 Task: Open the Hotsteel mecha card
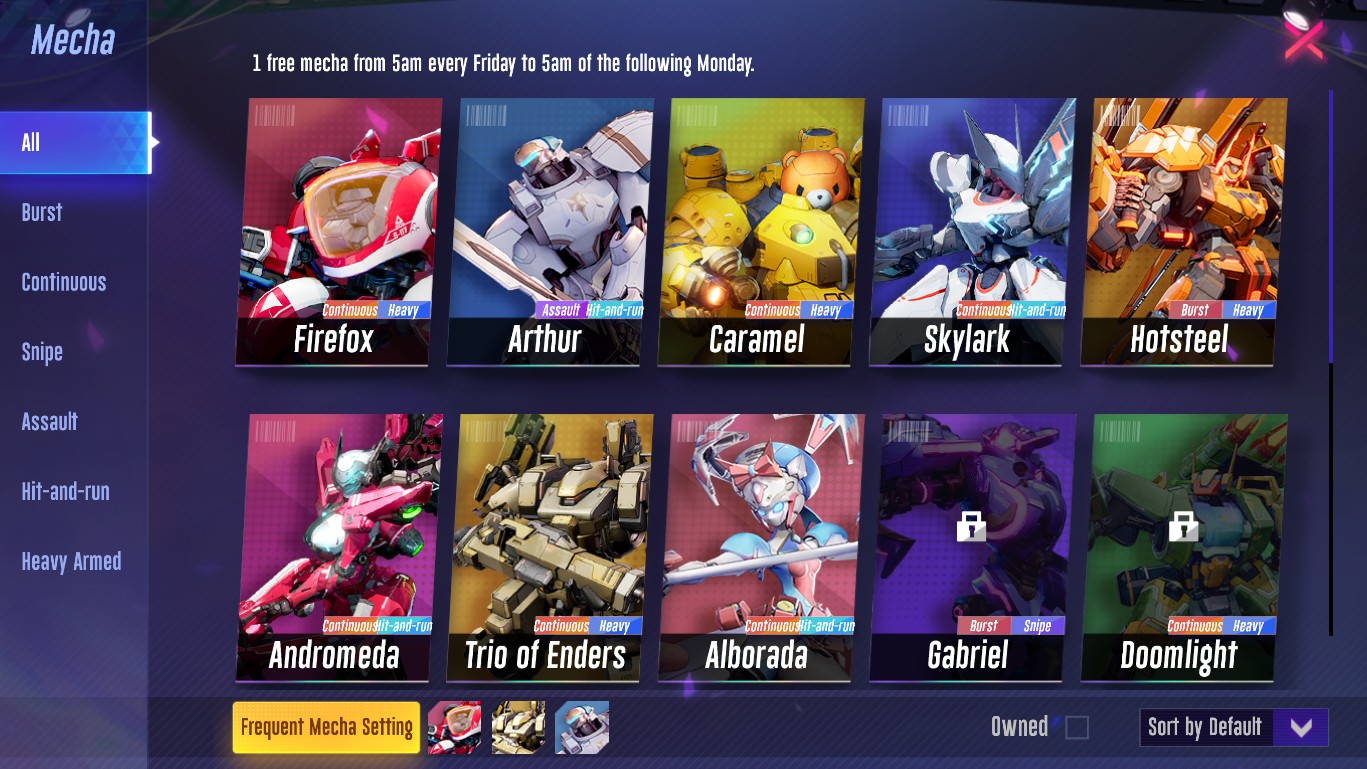[1182, 231]
